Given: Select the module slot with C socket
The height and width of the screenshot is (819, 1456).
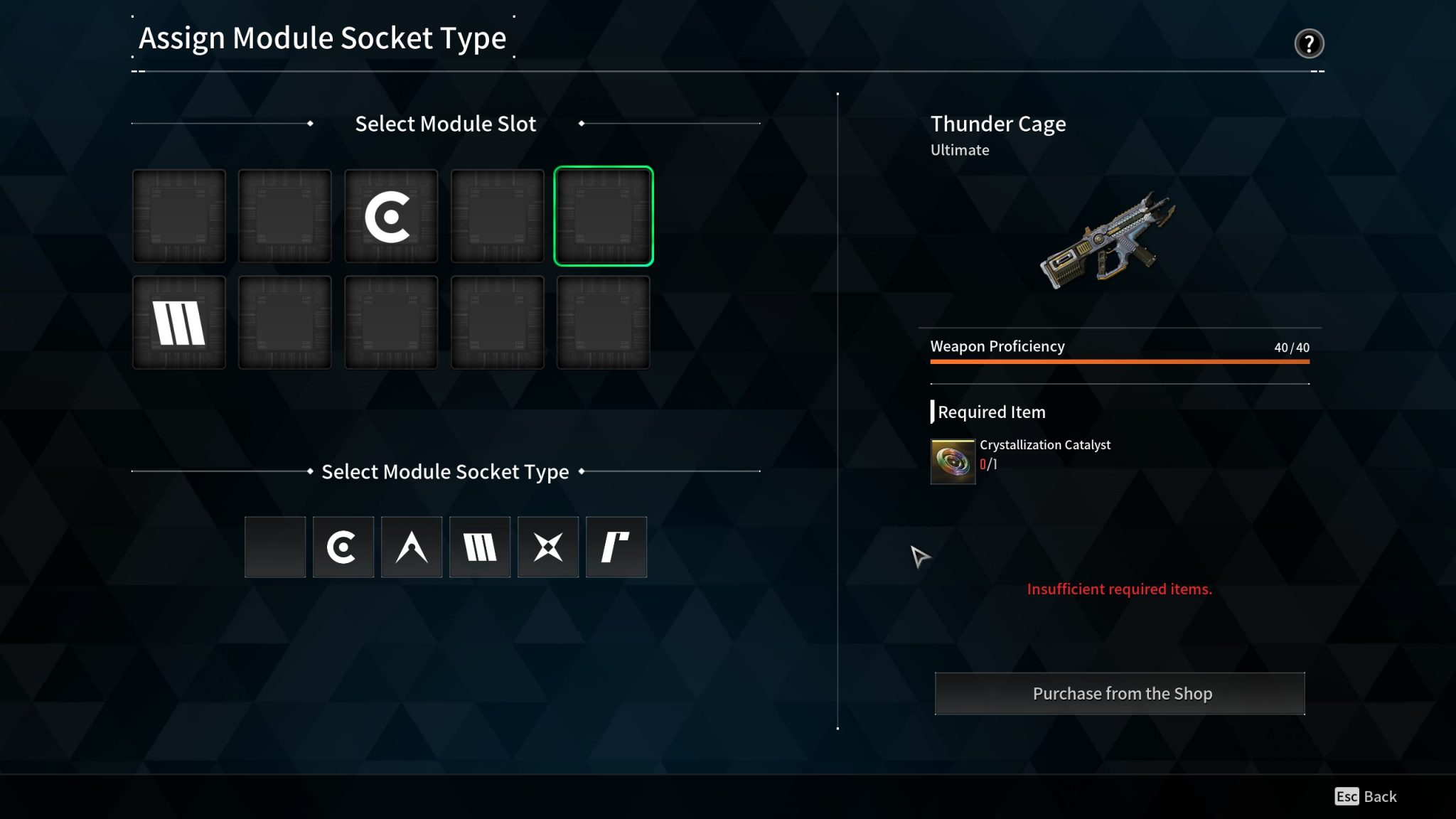Looking at the screenshot, I should point(391,216).
